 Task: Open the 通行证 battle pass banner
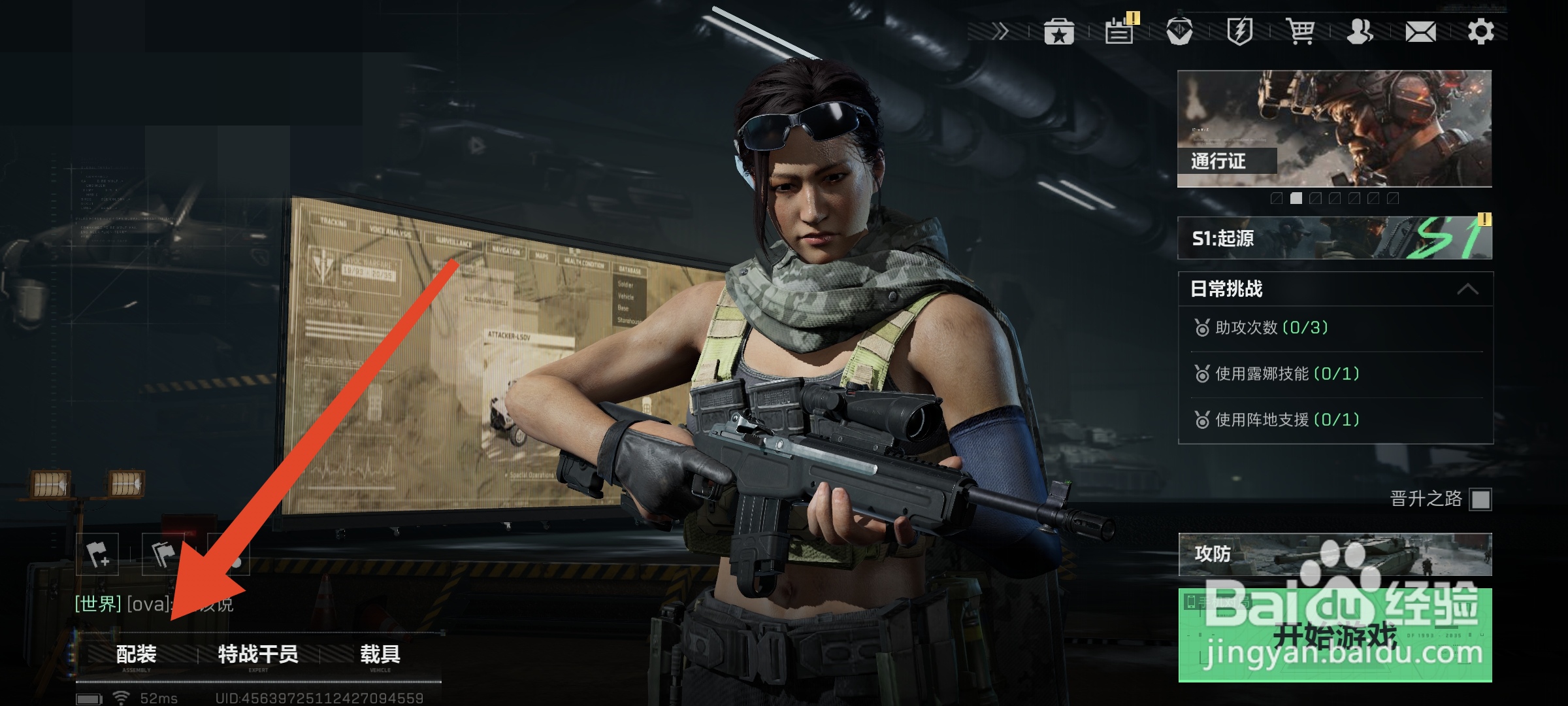(x=1335, y=129)
